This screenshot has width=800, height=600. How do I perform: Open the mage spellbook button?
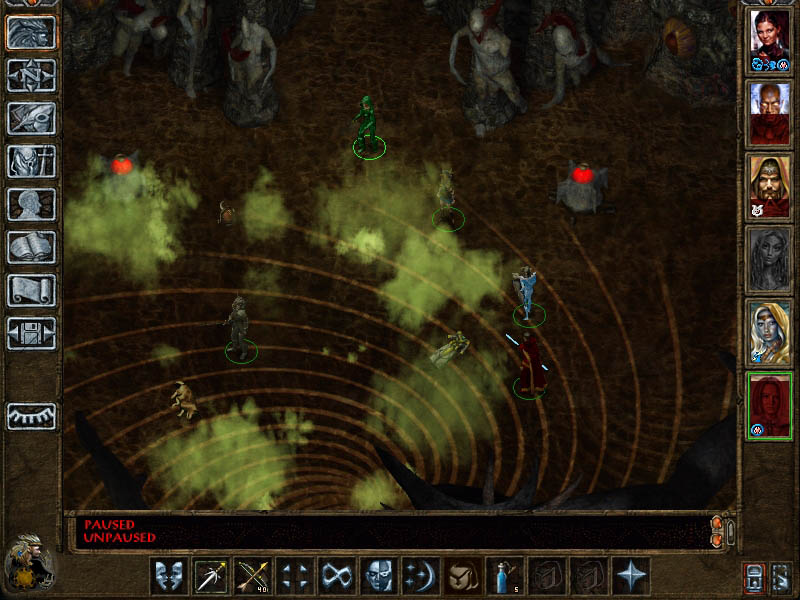pyautogui.click(x=31, y=247)
